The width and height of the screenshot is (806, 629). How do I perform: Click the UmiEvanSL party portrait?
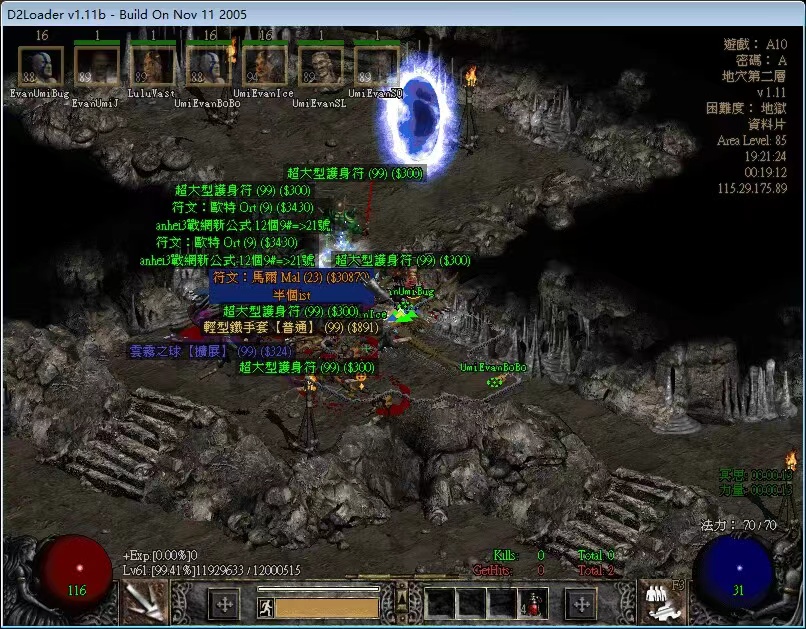coord(321,66)
